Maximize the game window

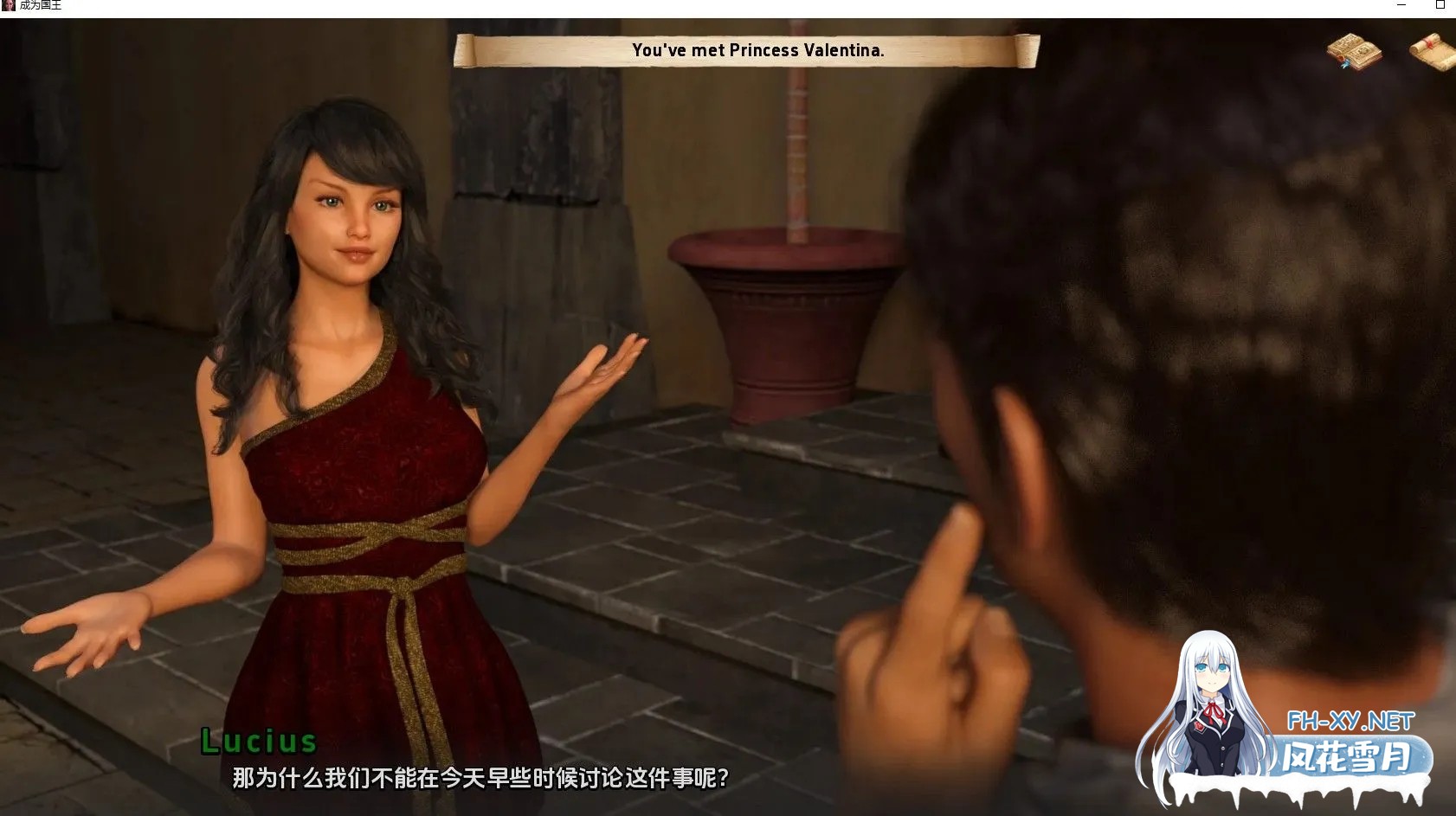pos(1440,5)
